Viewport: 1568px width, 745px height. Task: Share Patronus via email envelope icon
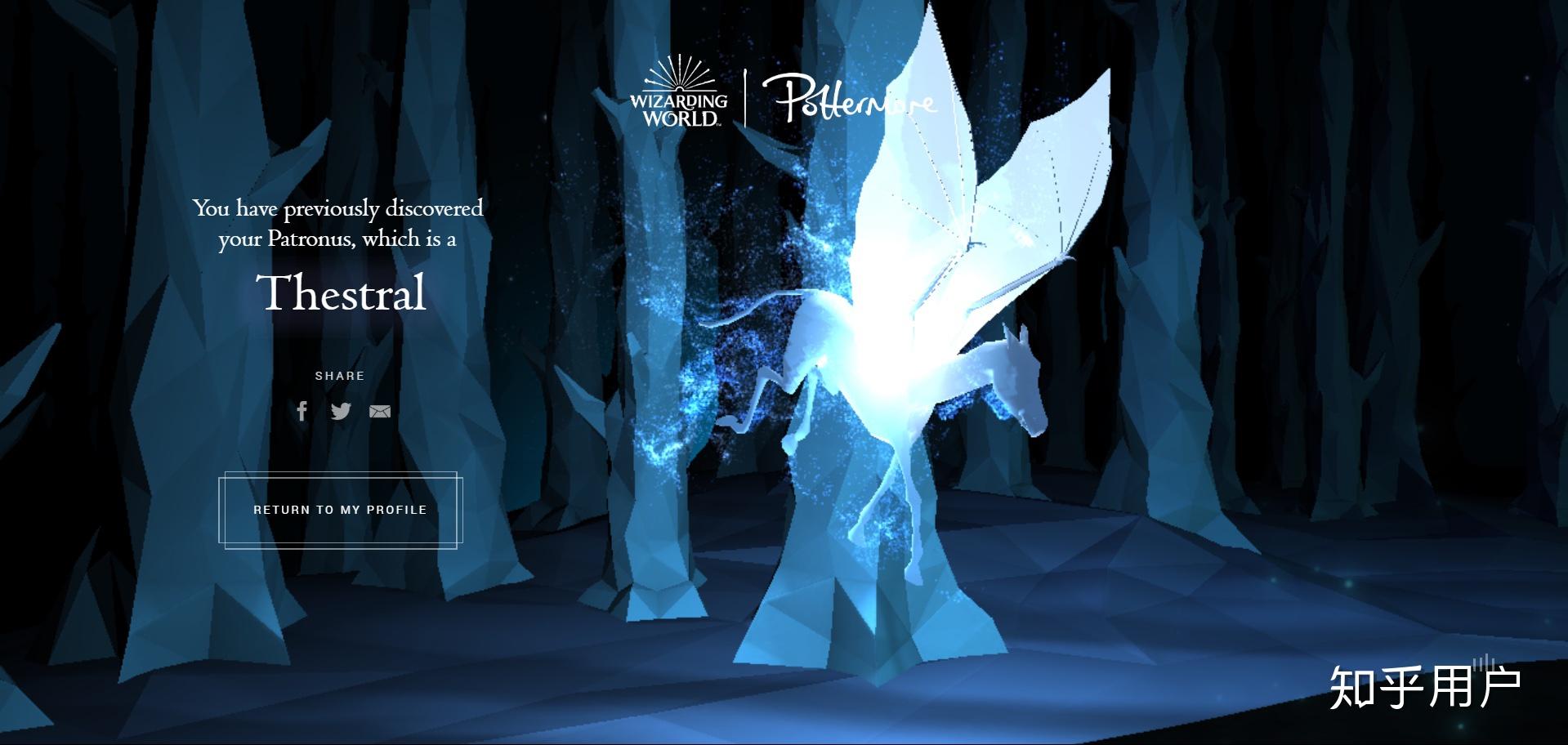click(380, 411)
